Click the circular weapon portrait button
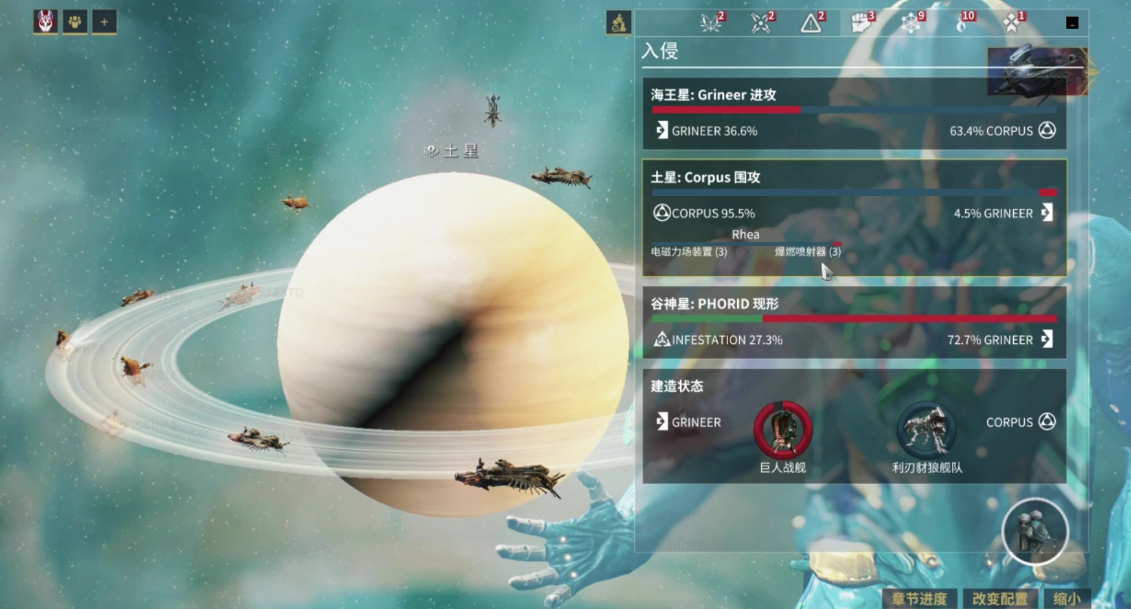Viewport: 1131px width, 609px height. click(1035, 532)
